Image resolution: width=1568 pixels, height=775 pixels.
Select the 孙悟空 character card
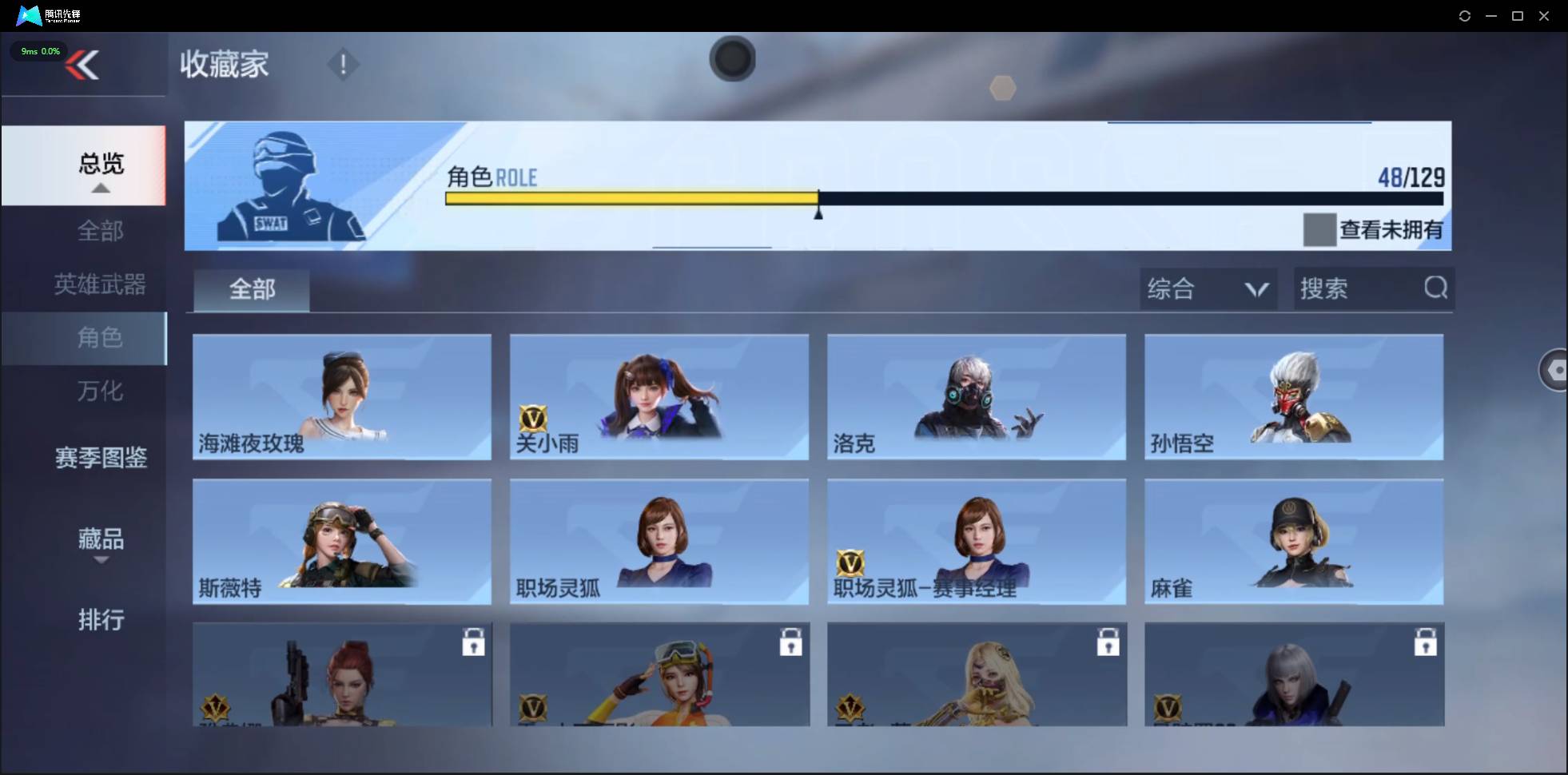coord(1294,397)
